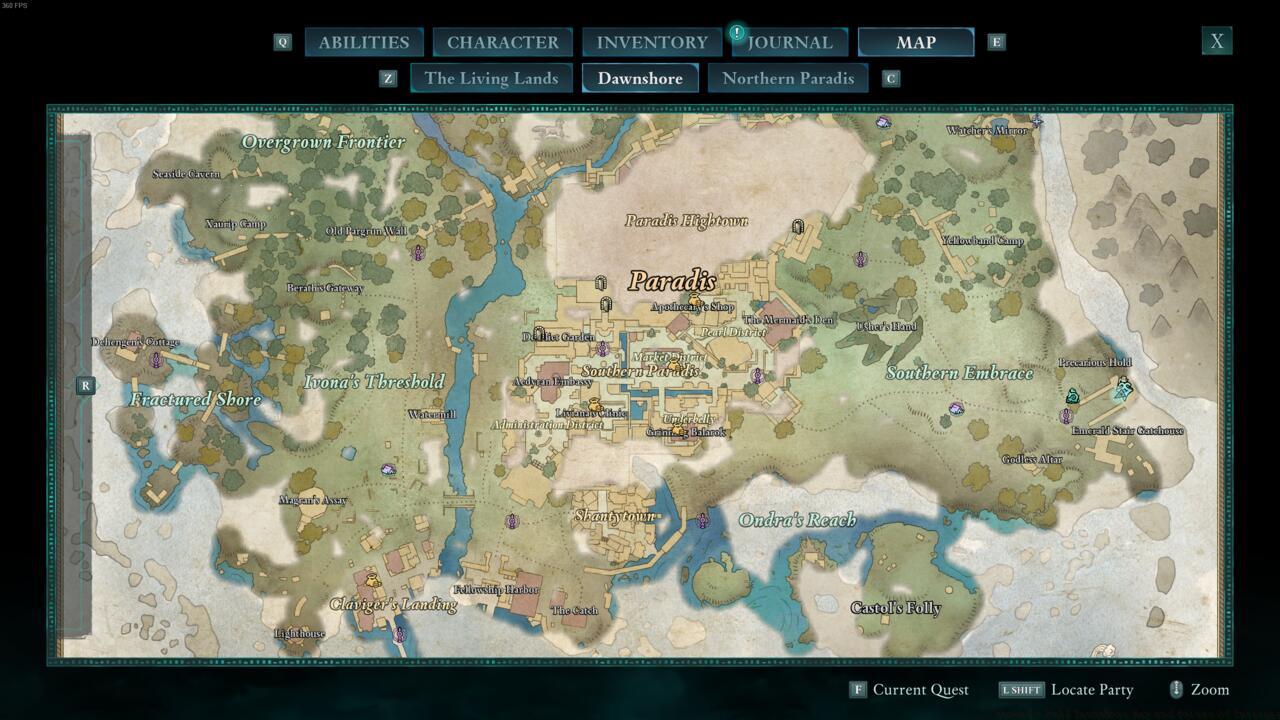Click Locate Party at the bottom
The height and width of the screenshot is (720, 1280).
pyautogui.click(x=1092, y=689)
